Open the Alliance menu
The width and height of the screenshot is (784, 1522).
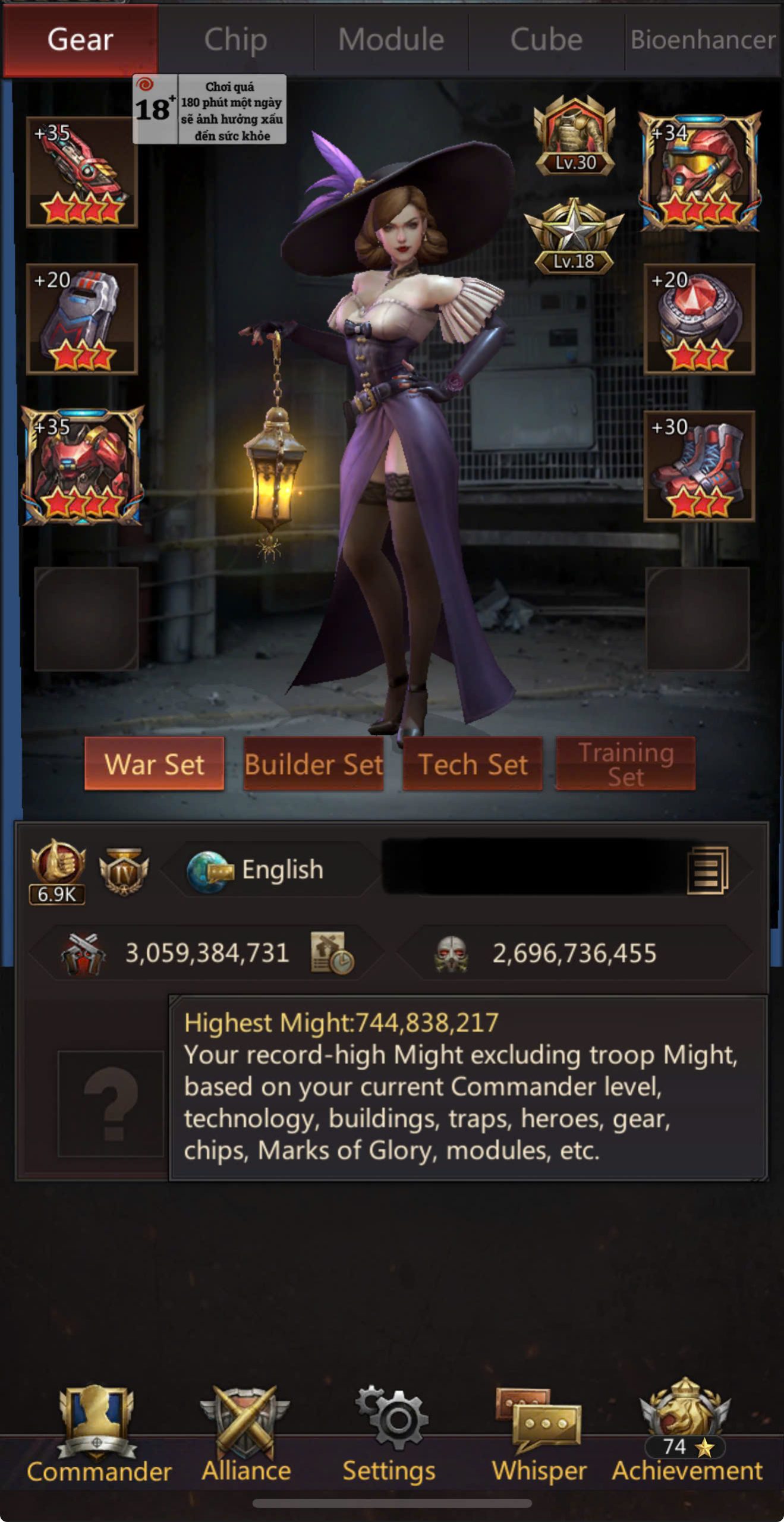coord(246,1434)
